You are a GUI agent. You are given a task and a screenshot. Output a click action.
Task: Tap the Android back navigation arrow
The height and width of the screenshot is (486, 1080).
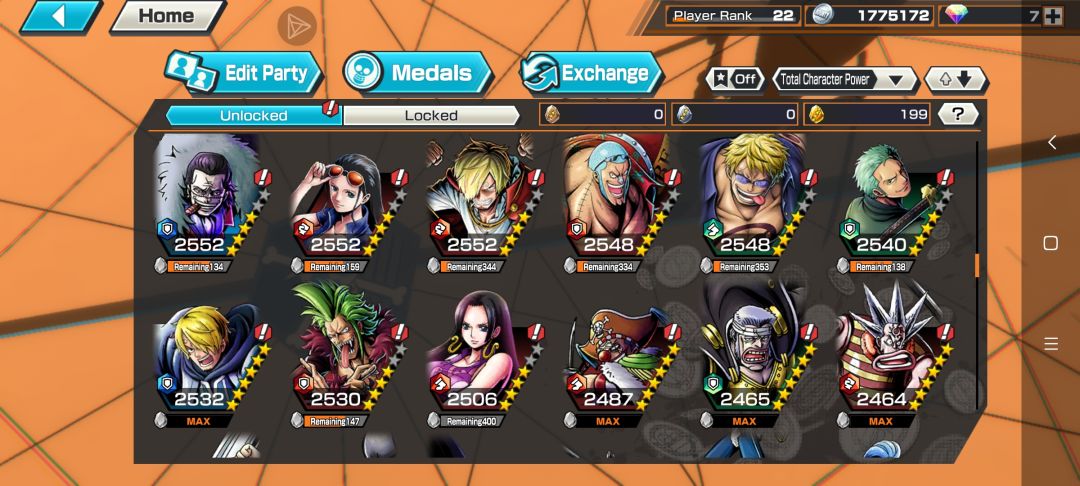[x=1051, y=143]
